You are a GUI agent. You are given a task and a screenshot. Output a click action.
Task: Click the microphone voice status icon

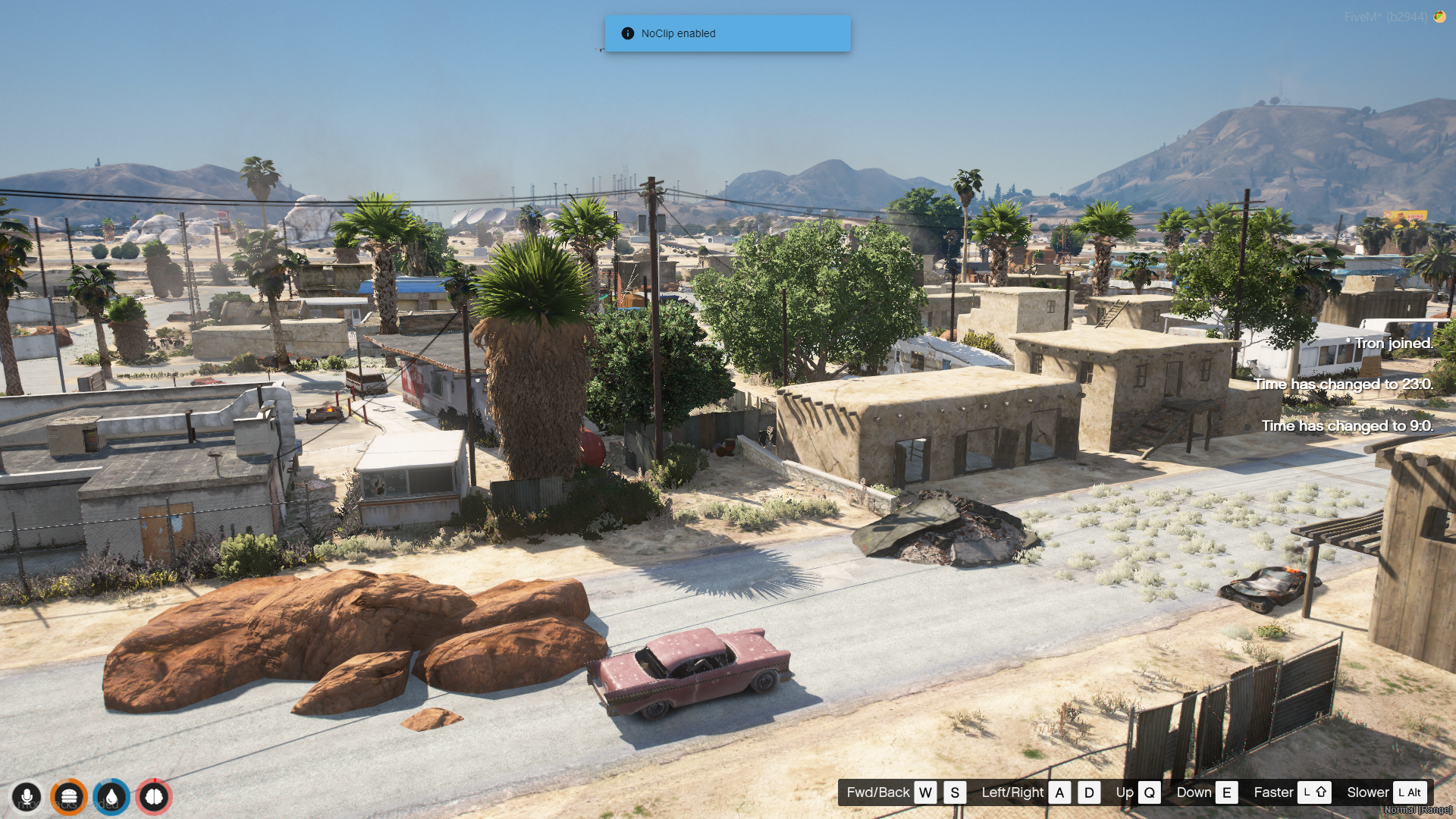coord(27,797)
